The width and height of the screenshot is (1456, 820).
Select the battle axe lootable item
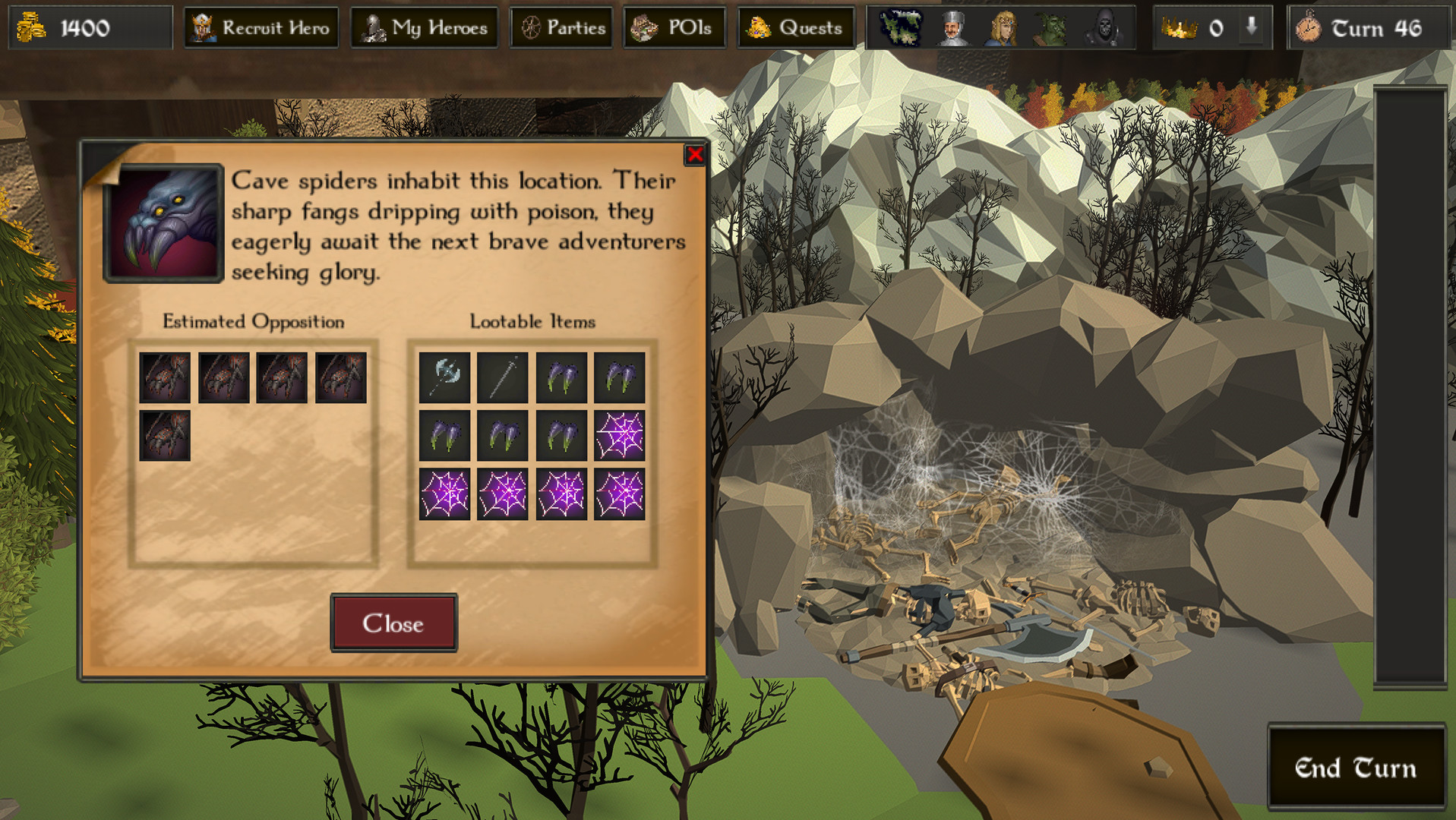click(x=444, y=377)
